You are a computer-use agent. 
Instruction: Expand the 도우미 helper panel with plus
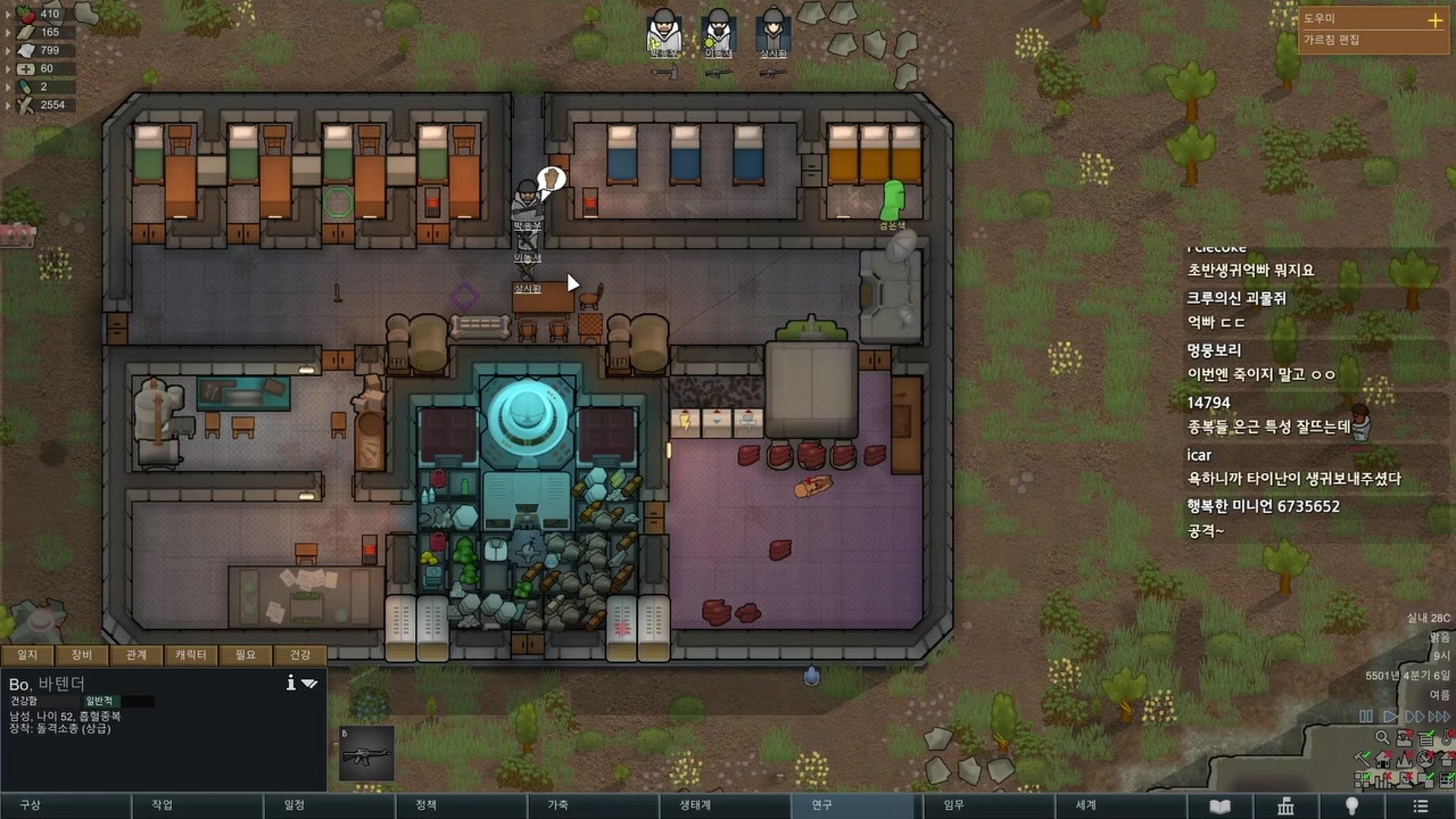click(x=1435, y=20)
